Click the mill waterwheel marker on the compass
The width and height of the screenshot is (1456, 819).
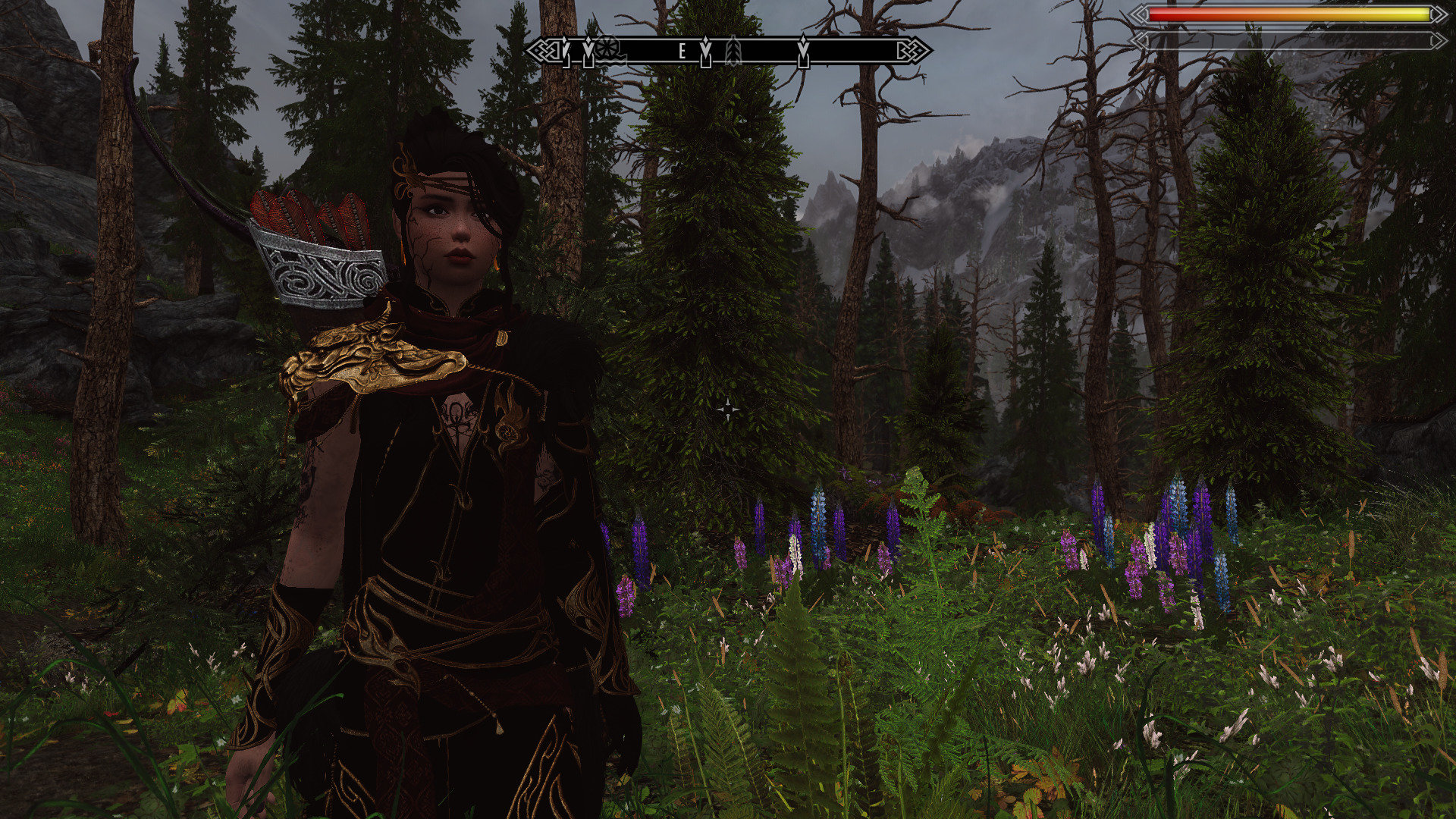tap(607, 49)
